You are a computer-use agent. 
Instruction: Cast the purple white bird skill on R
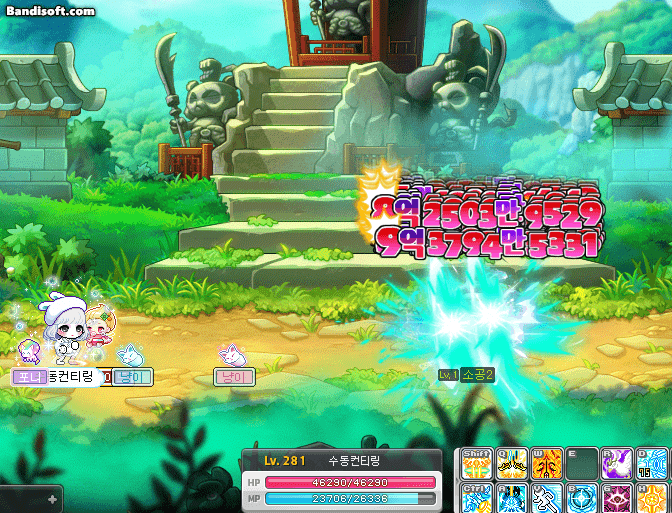tap(615, 464)
